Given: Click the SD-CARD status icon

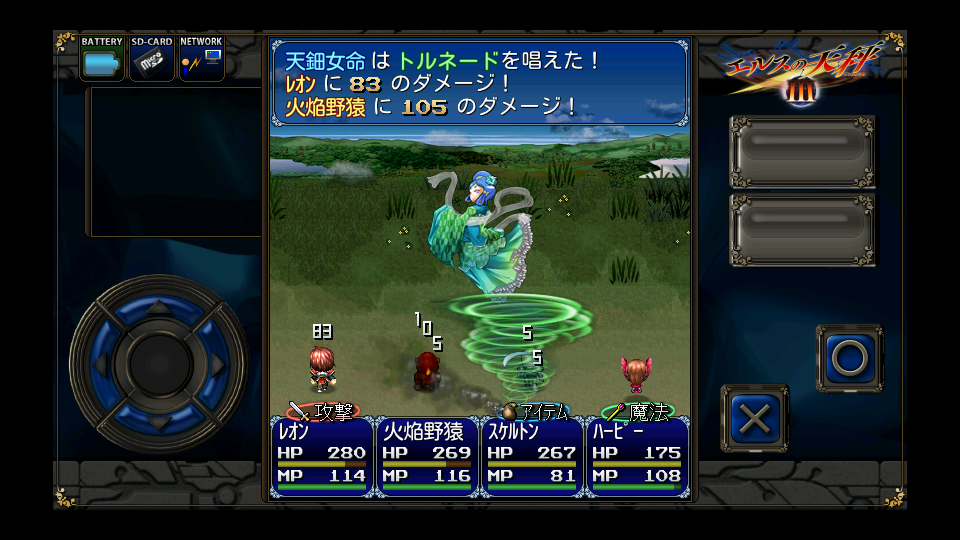Looking at the screenshot, I should click(x=152, y=59).
